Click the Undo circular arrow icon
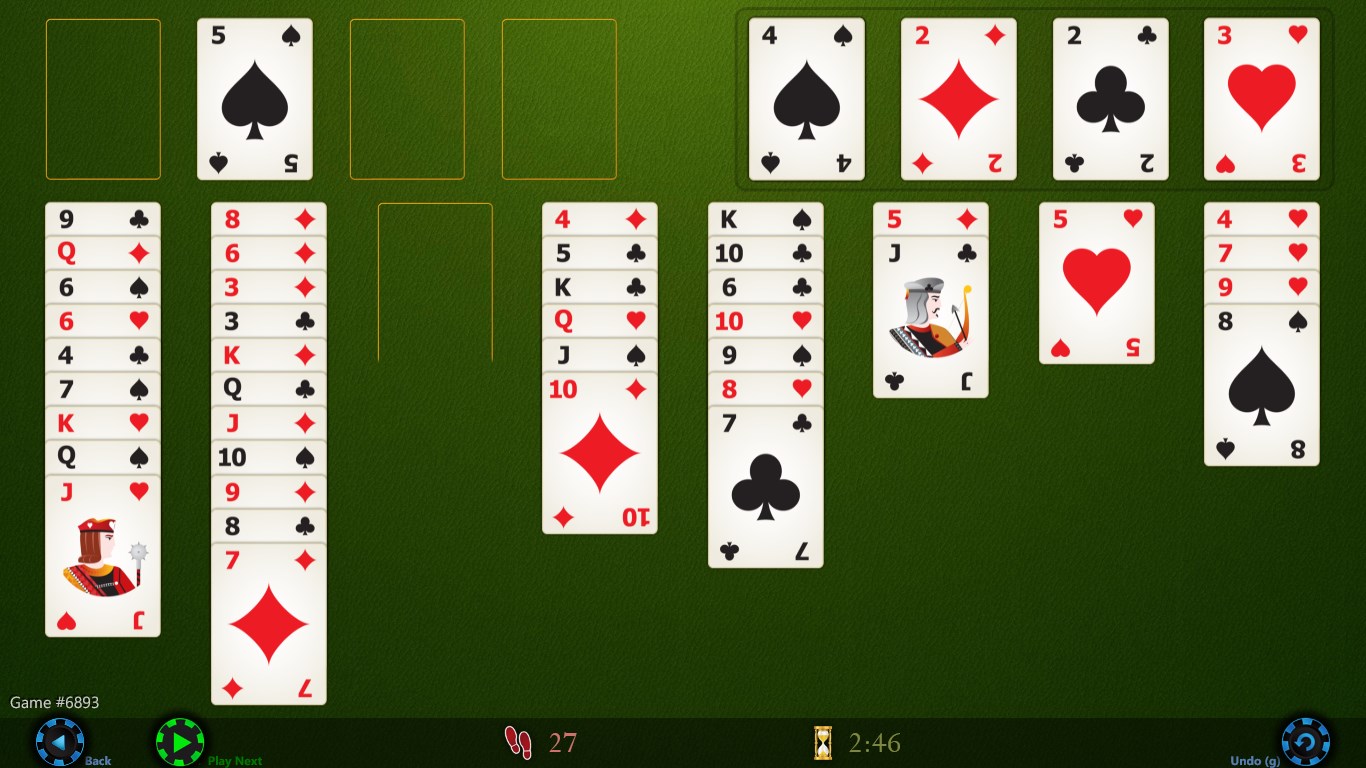This screenshot has width=1366, height=768. (x=1305, y=740)
